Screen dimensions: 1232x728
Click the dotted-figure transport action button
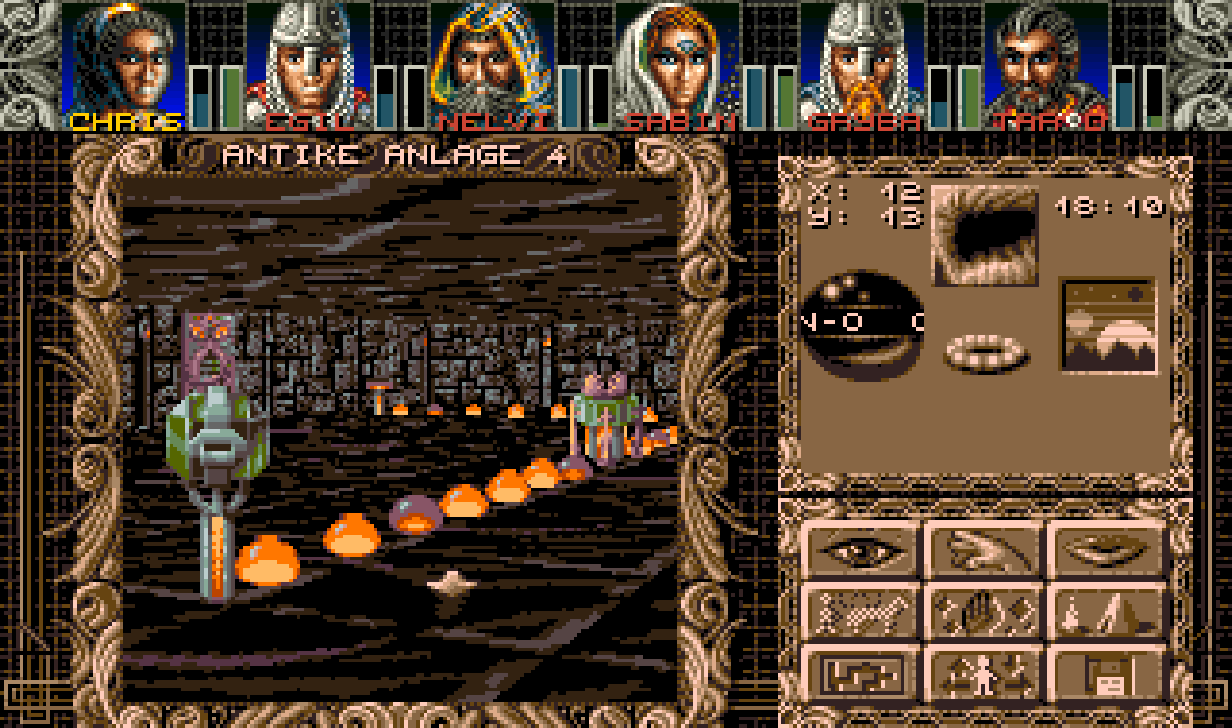pos(860,611)
